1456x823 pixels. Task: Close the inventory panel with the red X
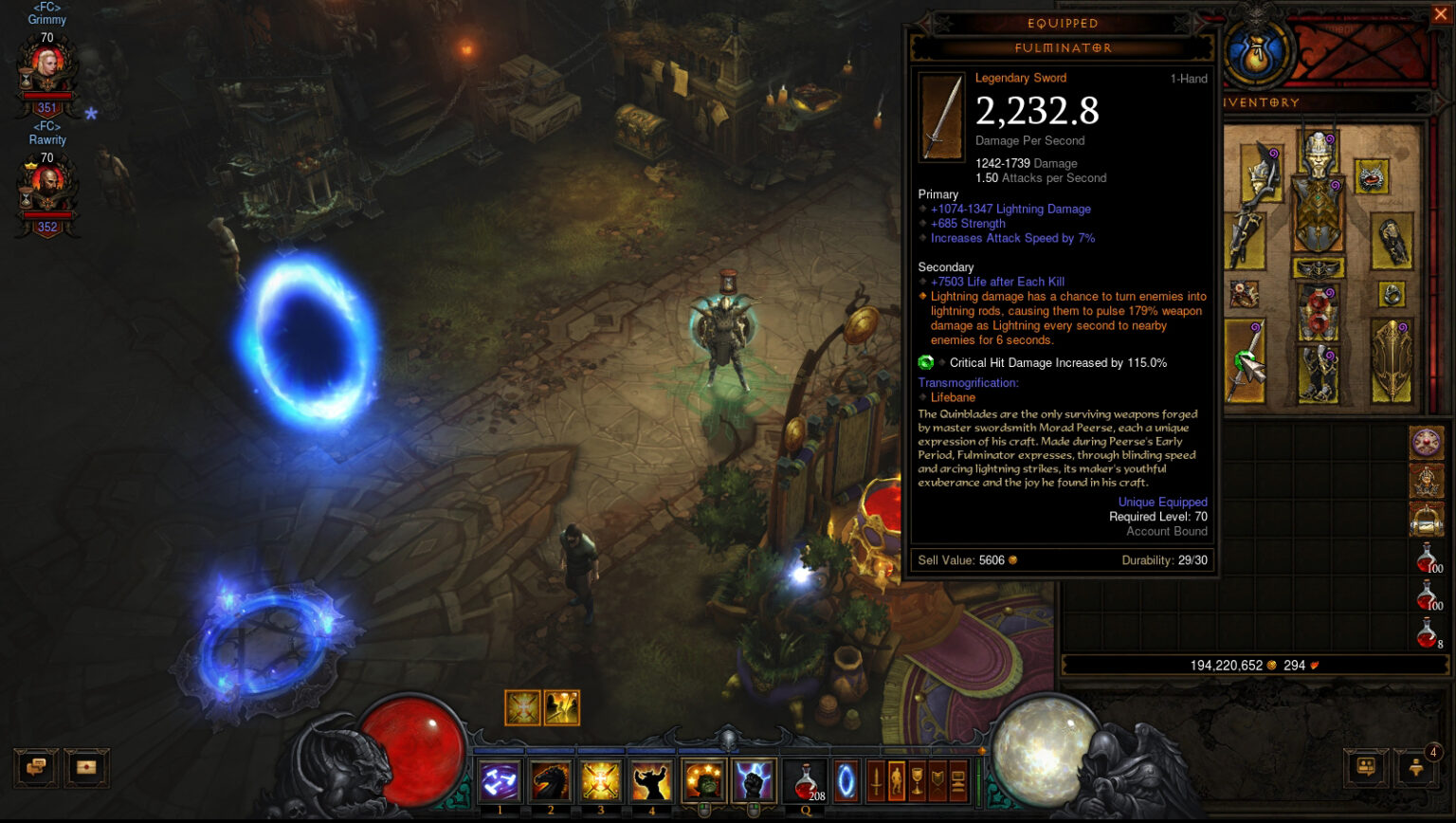(1441, 13)
